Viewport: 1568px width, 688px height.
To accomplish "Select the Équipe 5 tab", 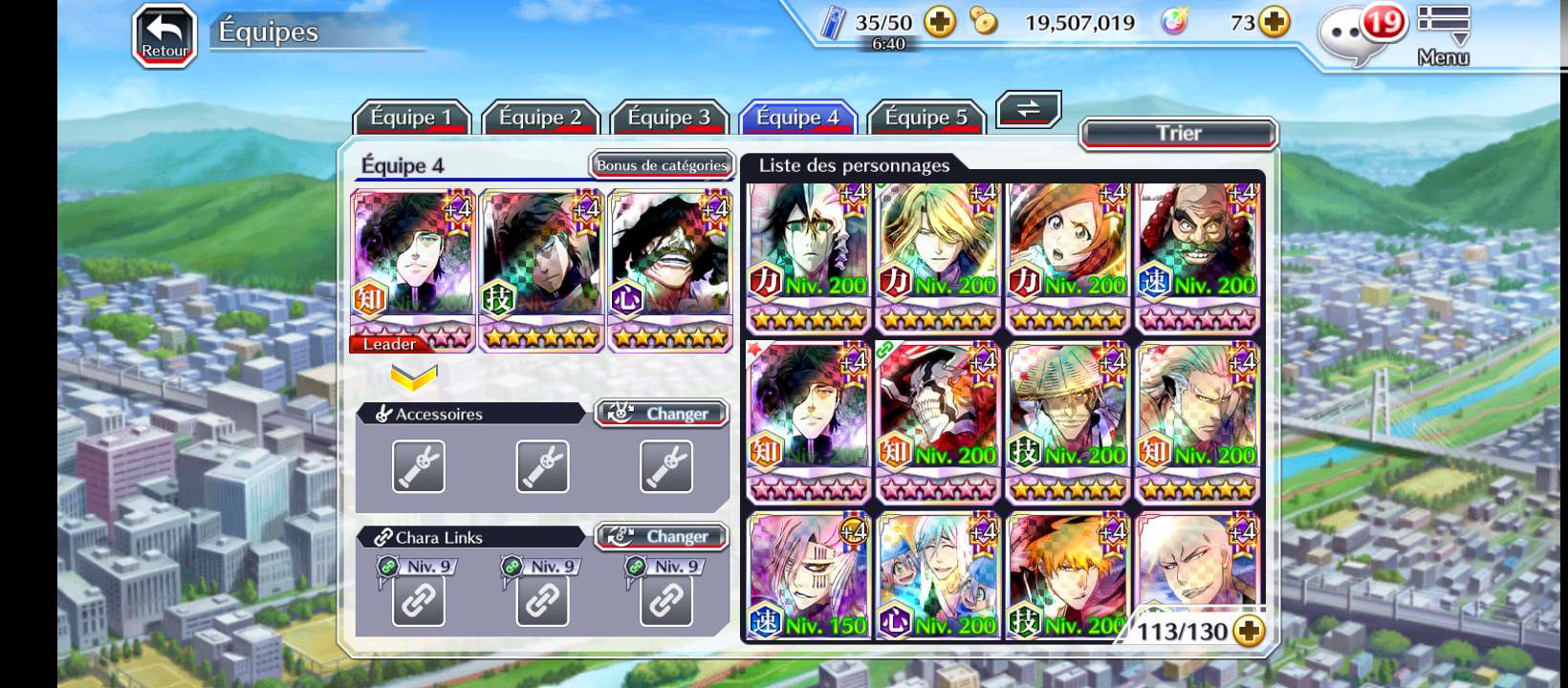I will (926, 118).
